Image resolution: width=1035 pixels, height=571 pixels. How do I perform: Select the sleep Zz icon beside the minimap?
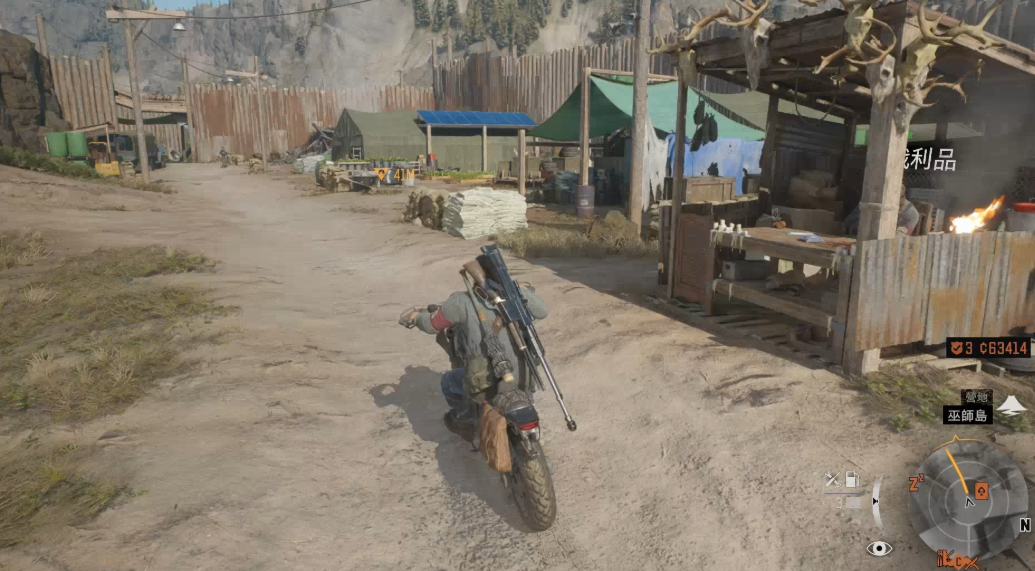point(915,484)
